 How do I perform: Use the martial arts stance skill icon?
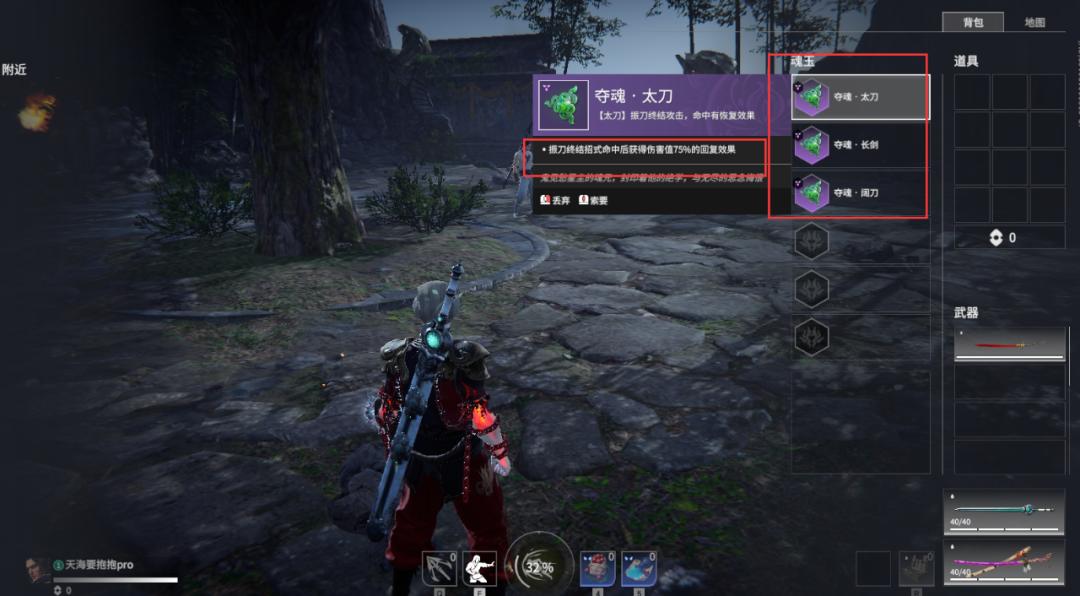480,568
